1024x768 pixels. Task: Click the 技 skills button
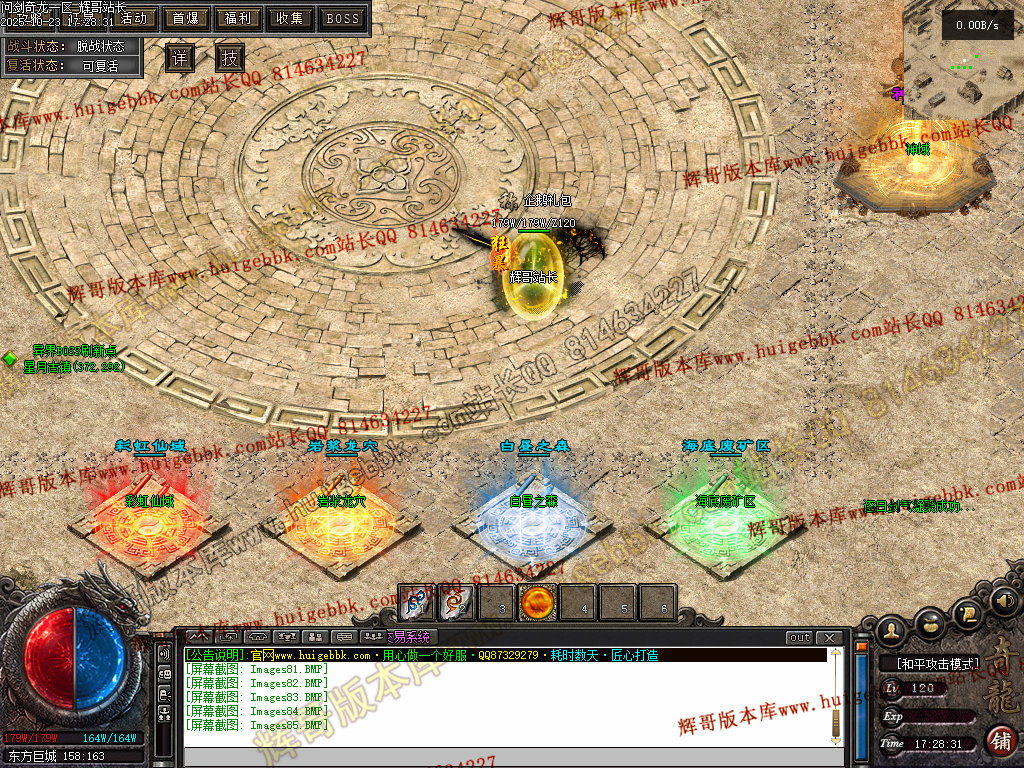pos(230,58)
